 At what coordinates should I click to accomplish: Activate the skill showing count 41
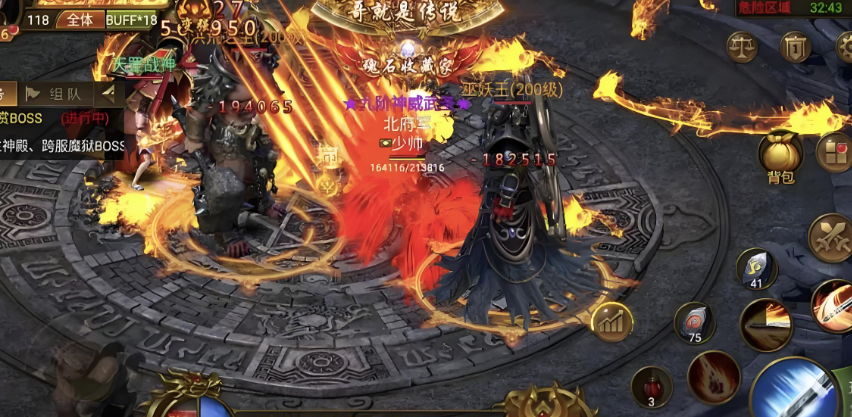[757, 269]
